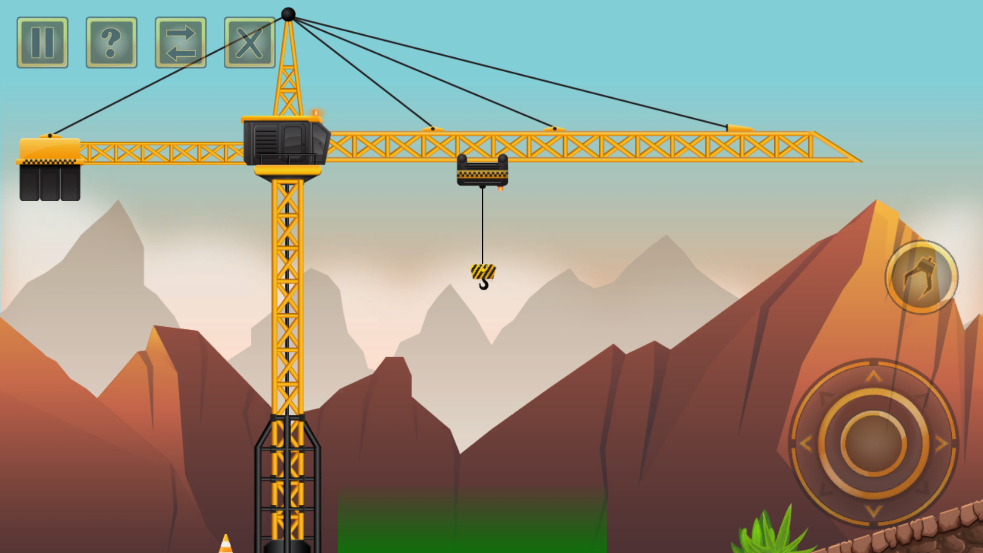983x553 pixels.
Task: Click the center knob of the joystick
Action: (873, 443)
